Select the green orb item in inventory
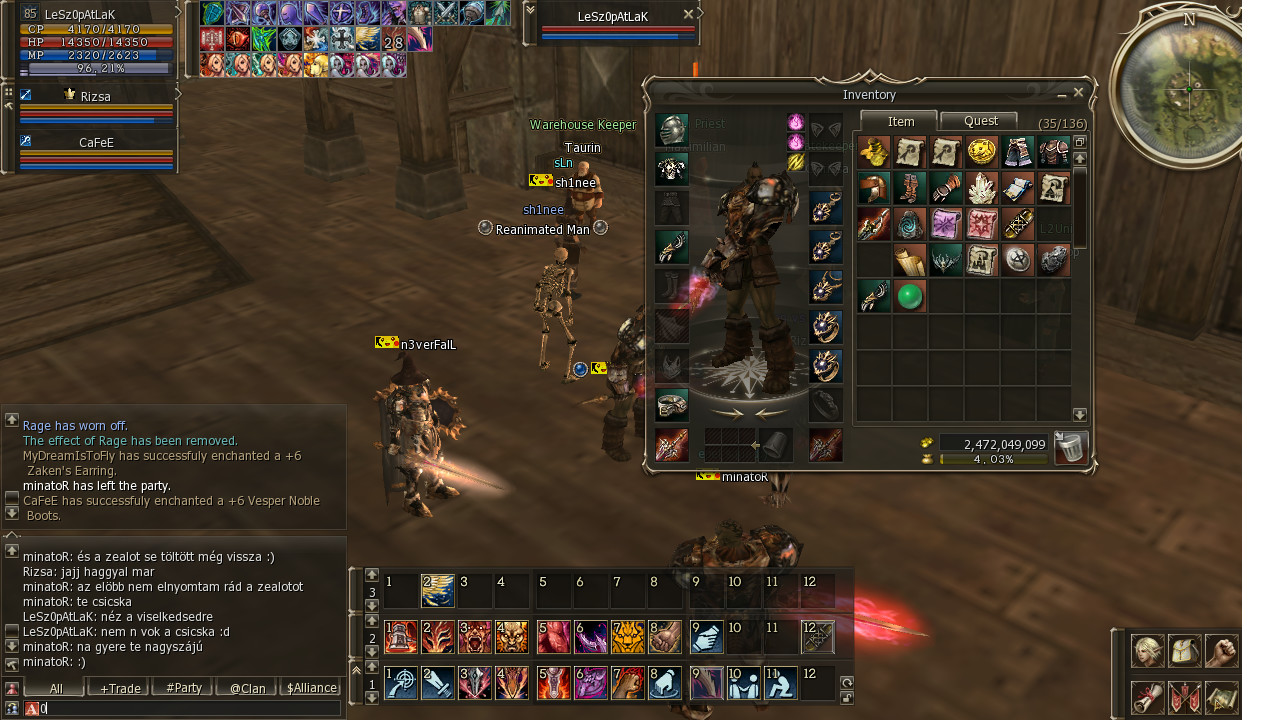This screenshot has width=1280, height=720. tap(909, 296)
